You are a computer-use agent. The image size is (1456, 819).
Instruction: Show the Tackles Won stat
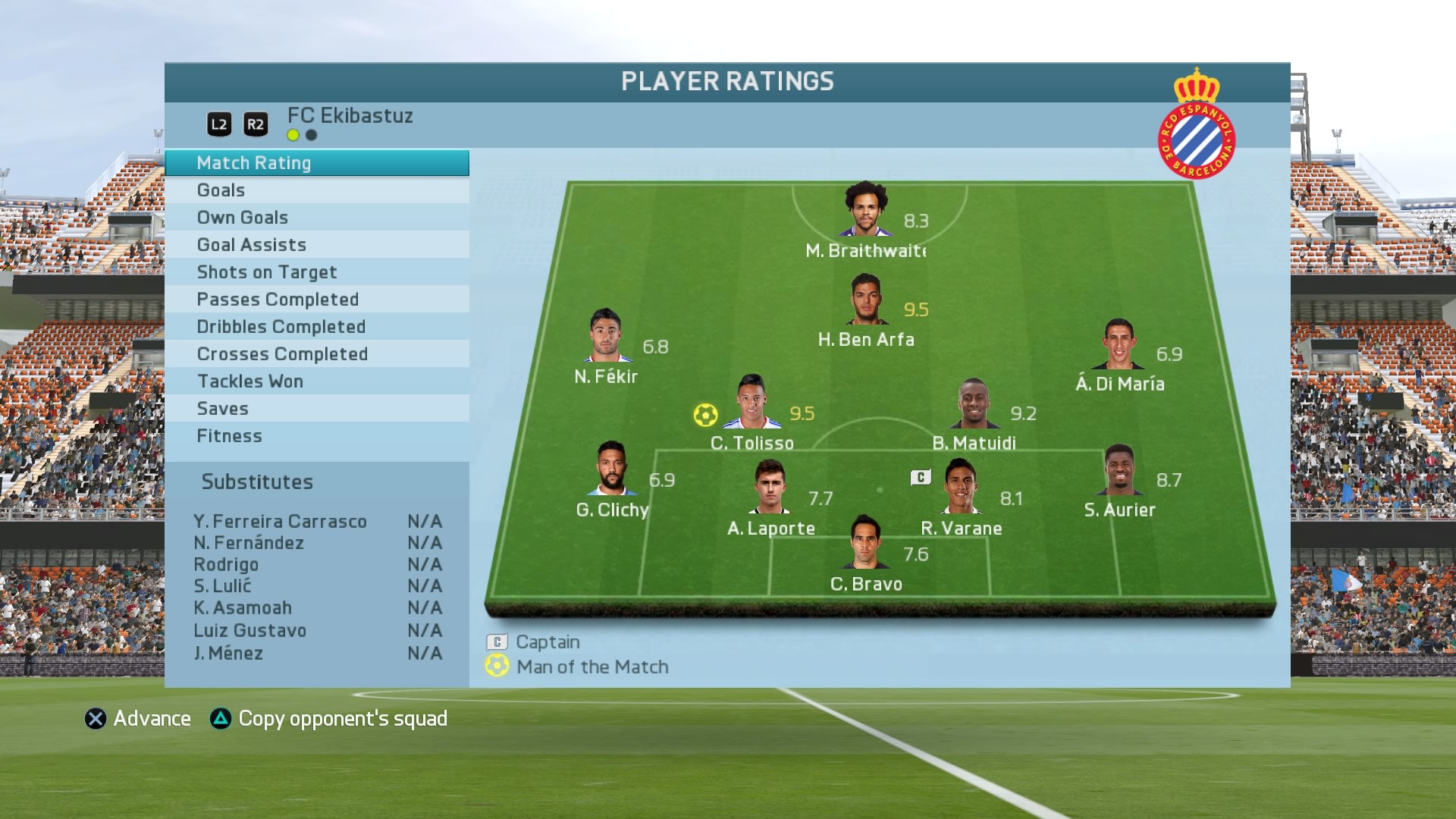click(x=316, y=381)
